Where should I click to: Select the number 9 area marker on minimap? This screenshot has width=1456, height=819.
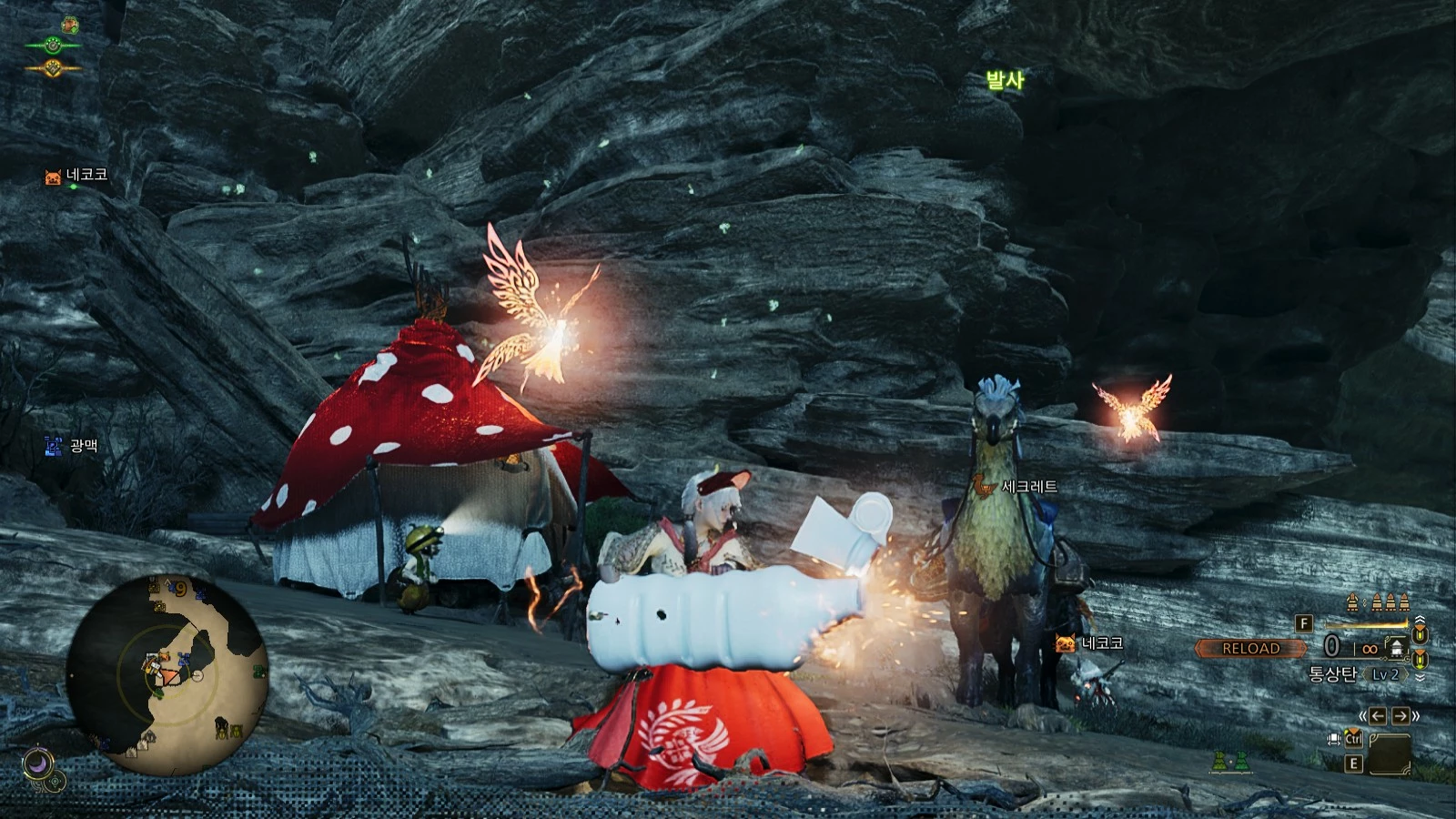(x=181, y=589)
